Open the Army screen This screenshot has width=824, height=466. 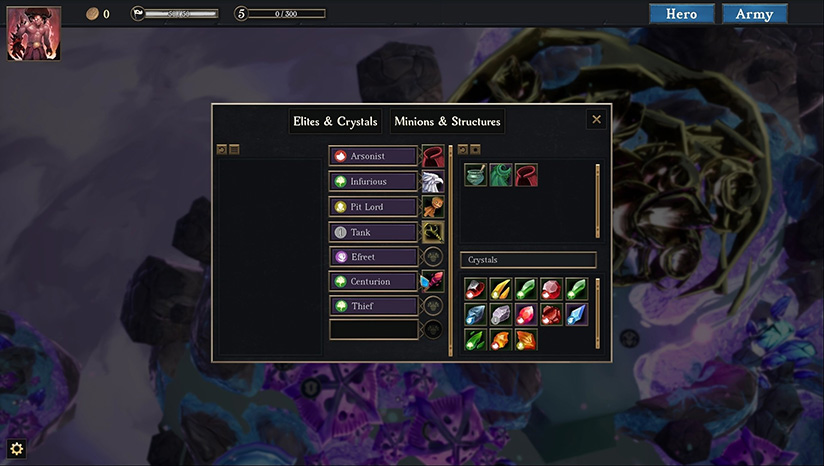click(x=754, y=14)
